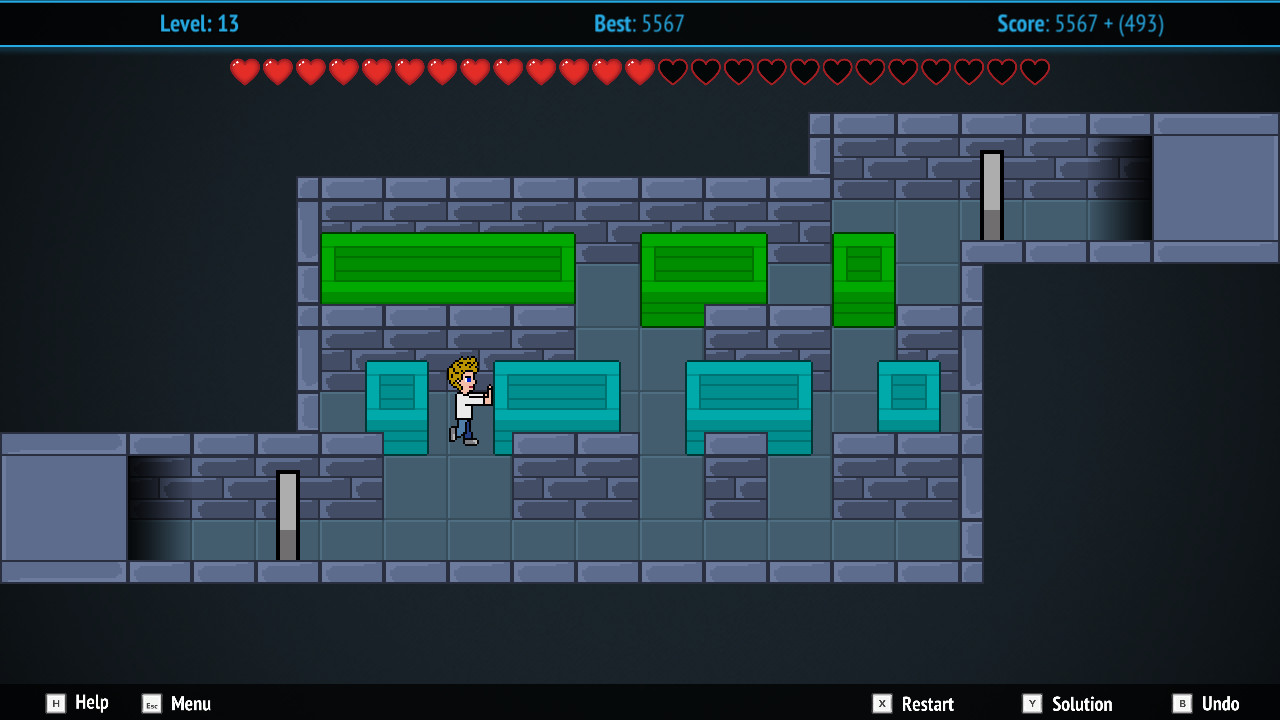Select the player character sprite
This screenshot has height=720, width=1280.
tap(463, 400)
